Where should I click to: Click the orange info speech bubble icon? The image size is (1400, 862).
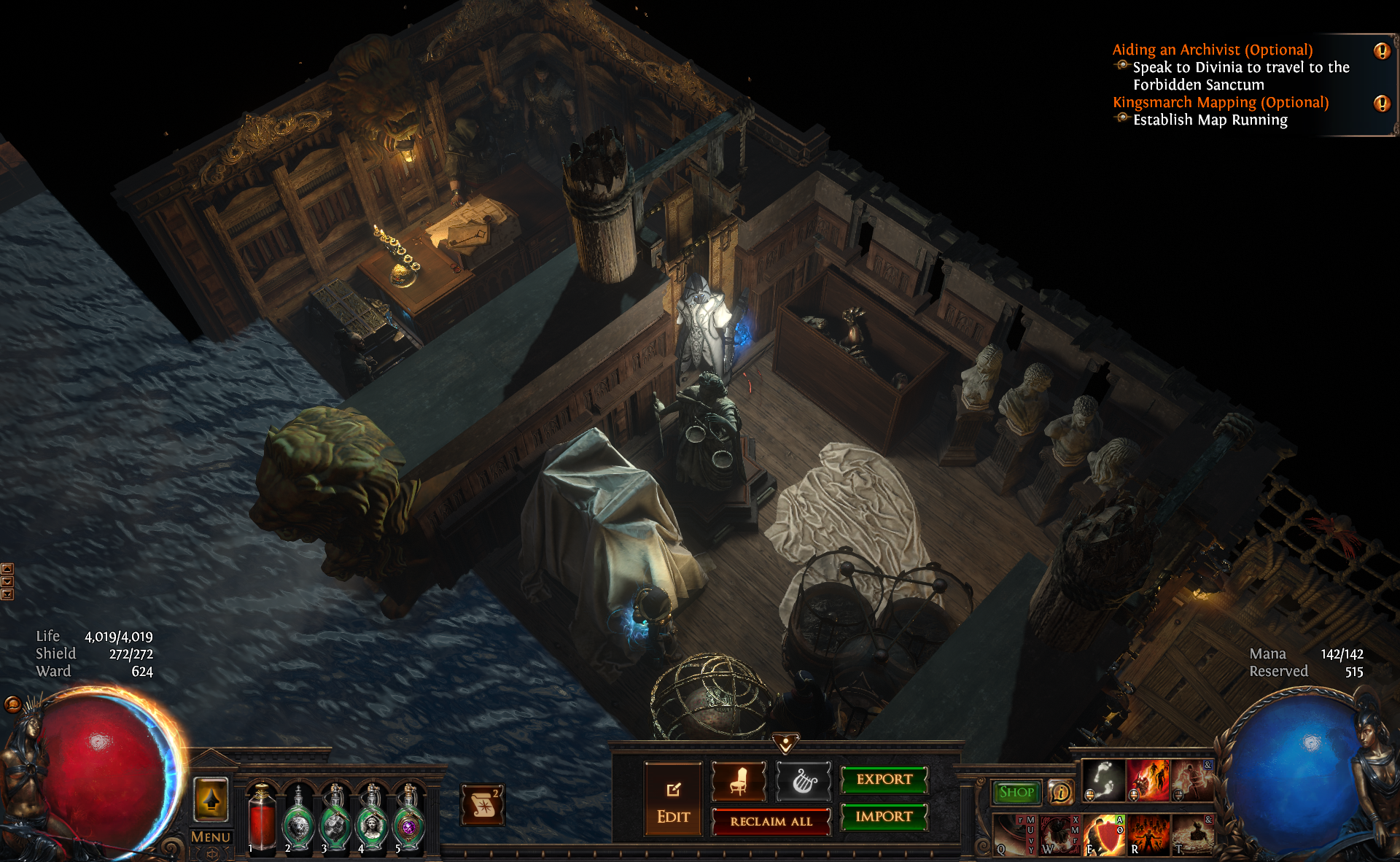point(1060,792)
